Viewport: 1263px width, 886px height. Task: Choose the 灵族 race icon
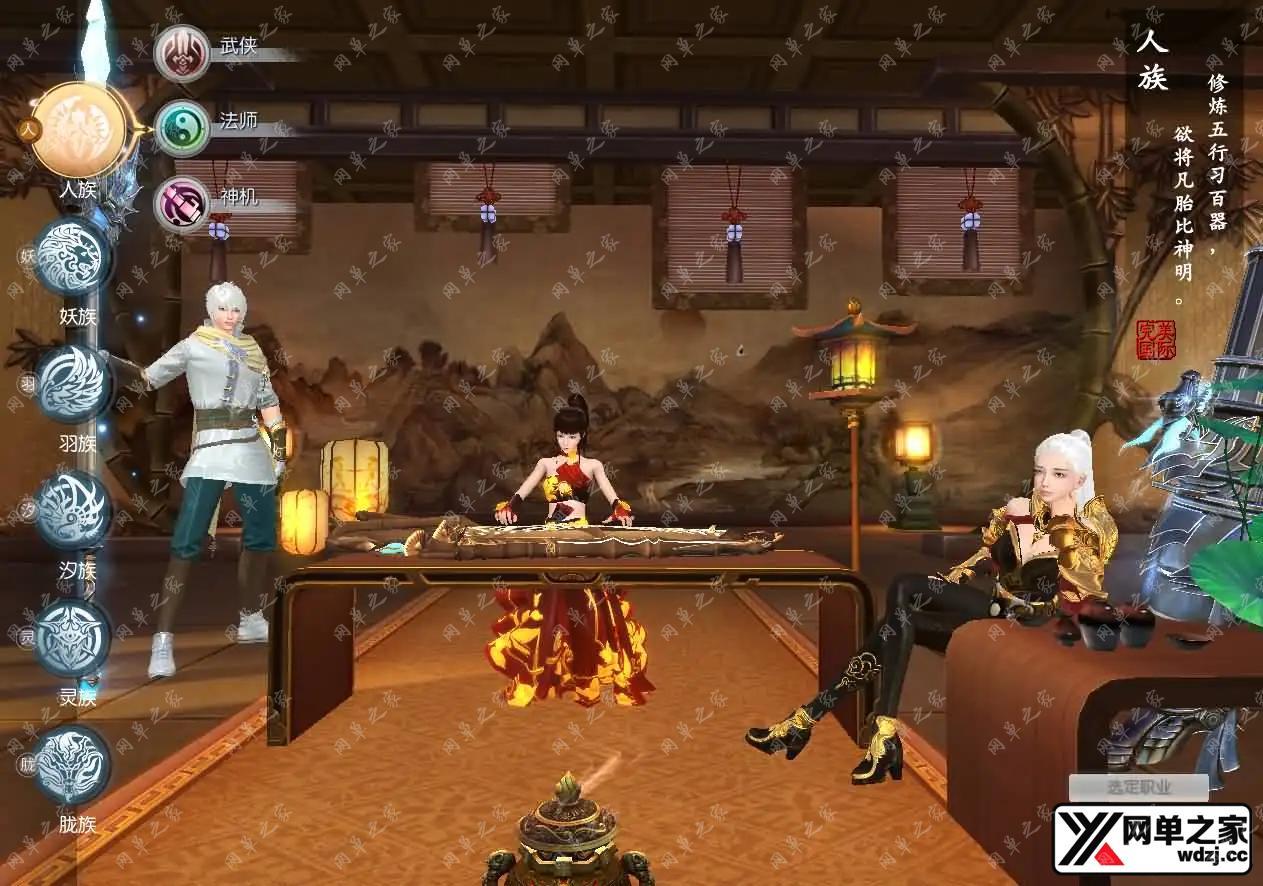click(72, 638)
